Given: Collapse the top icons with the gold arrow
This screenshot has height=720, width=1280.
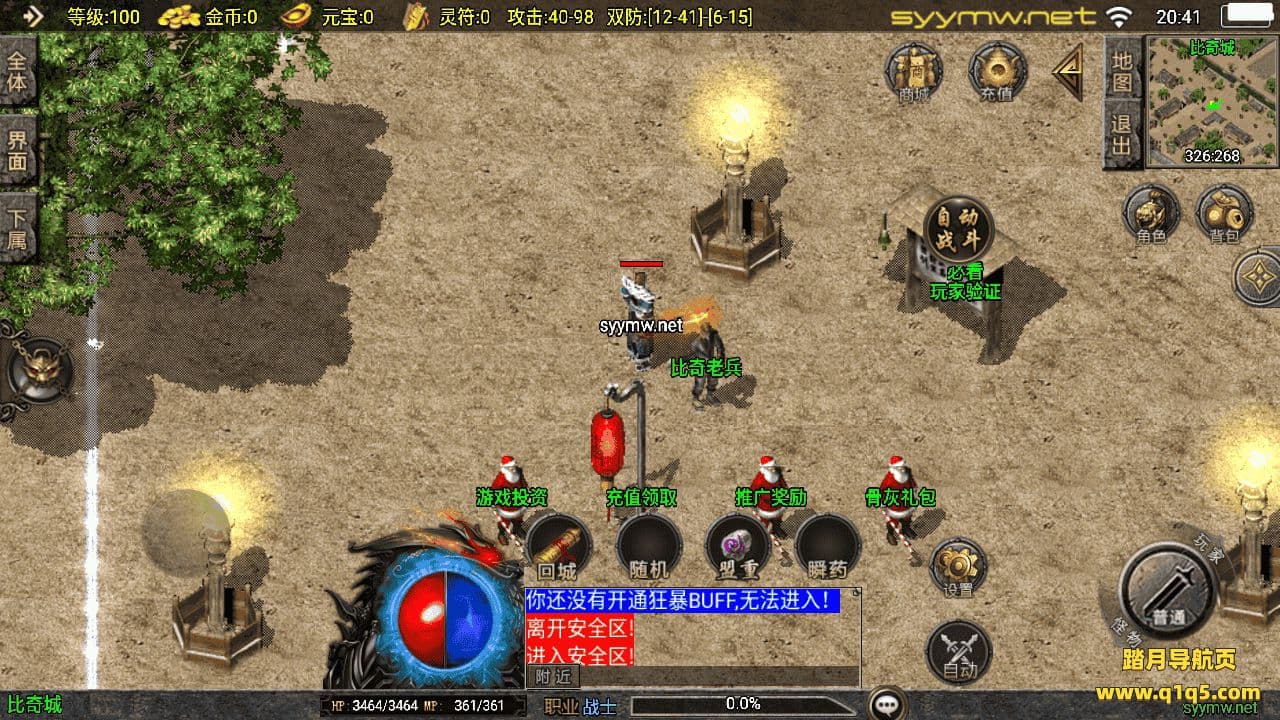Looking at the screenshot, I should [1068, 72].
